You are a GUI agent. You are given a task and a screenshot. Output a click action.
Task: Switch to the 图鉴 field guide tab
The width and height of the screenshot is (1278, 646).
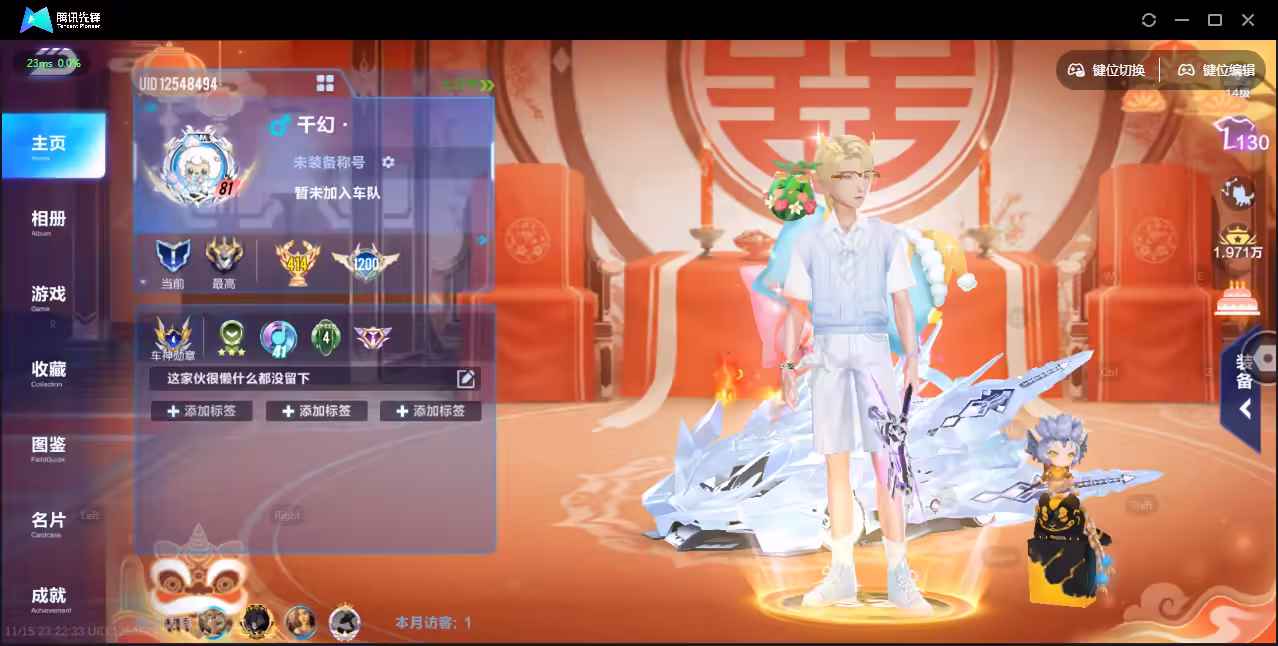coord(49,446)
